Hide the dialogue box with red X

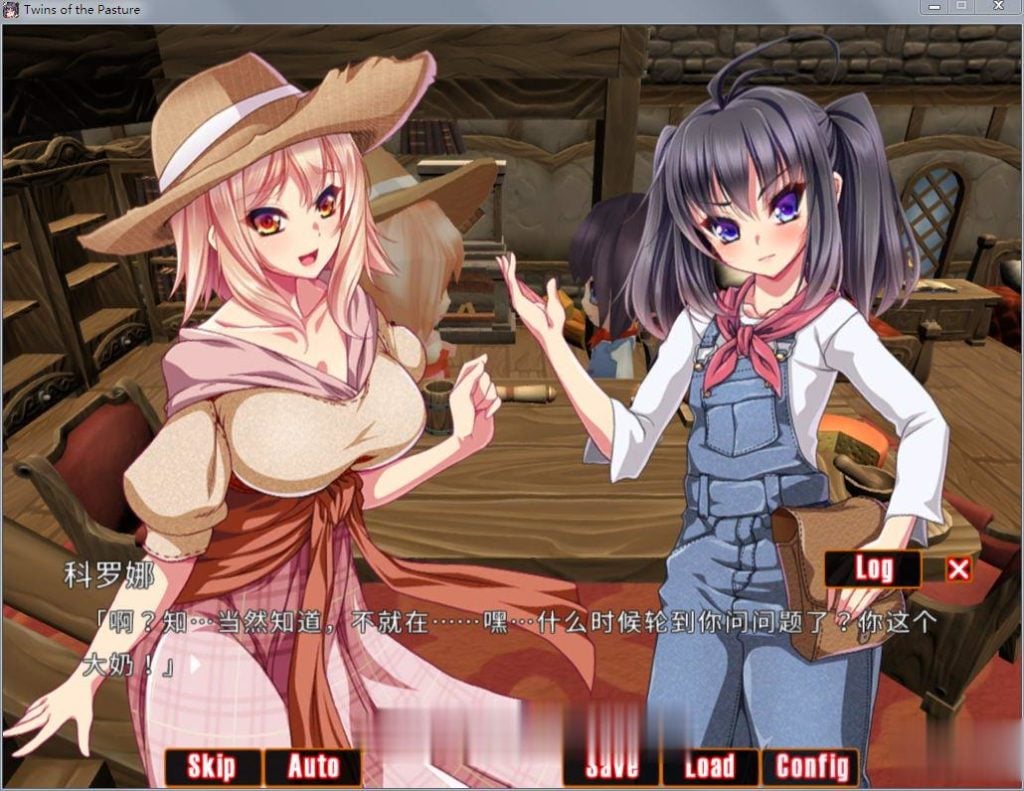tap(958, 569)
